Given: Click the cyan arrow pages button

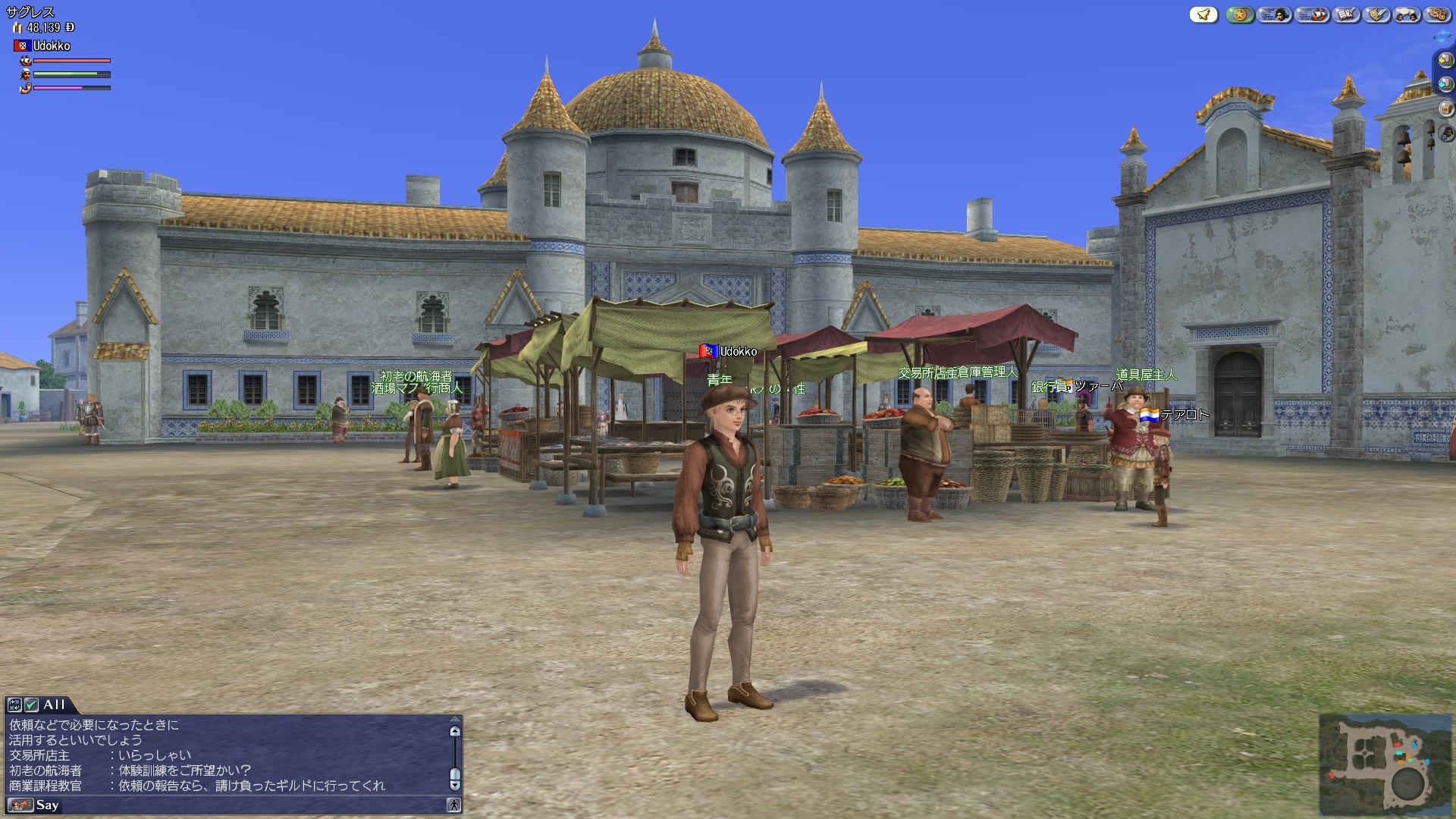Looking at the screenshot, I should tap(1445, 84).
